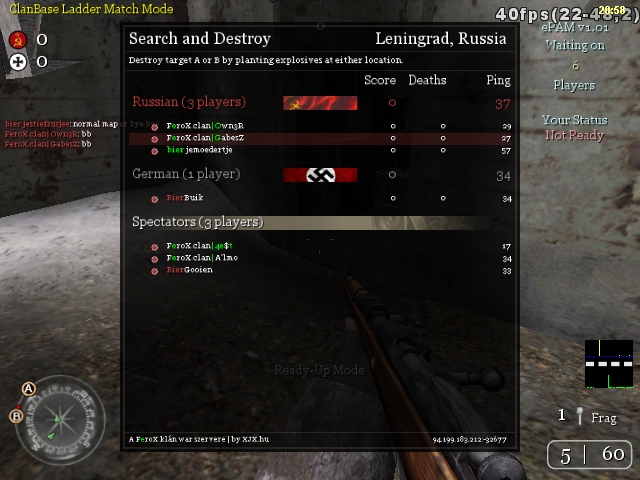Select spectator FeroX.clan|A'lmo
This screenshot has height=480, width=640.
pyautogui.click(x=202, y=258)
